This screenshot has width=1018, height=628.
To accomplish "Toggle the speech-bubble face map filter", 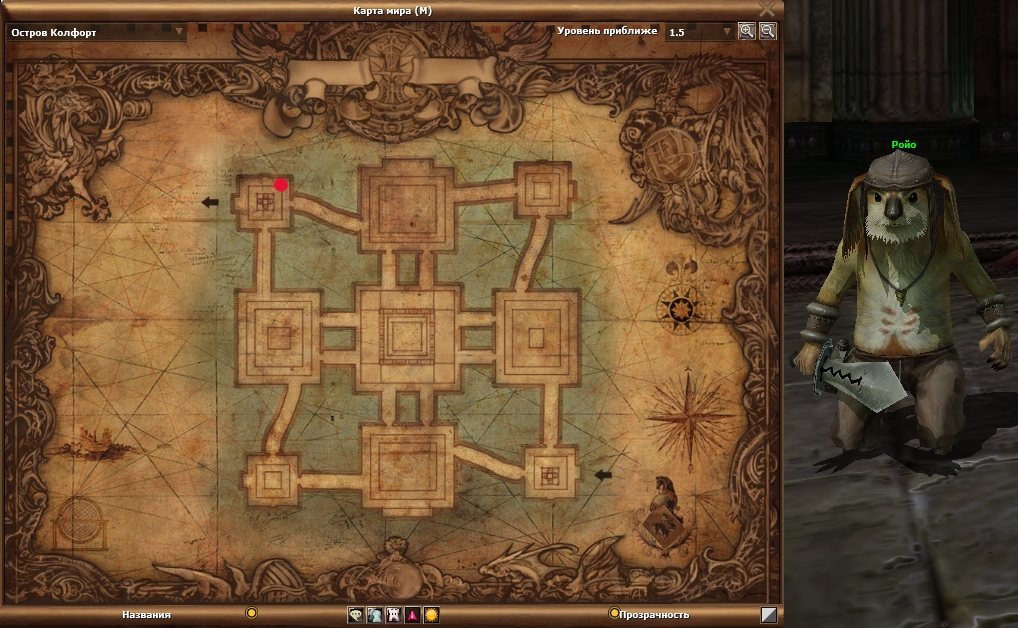I will [x=355, y=615].
